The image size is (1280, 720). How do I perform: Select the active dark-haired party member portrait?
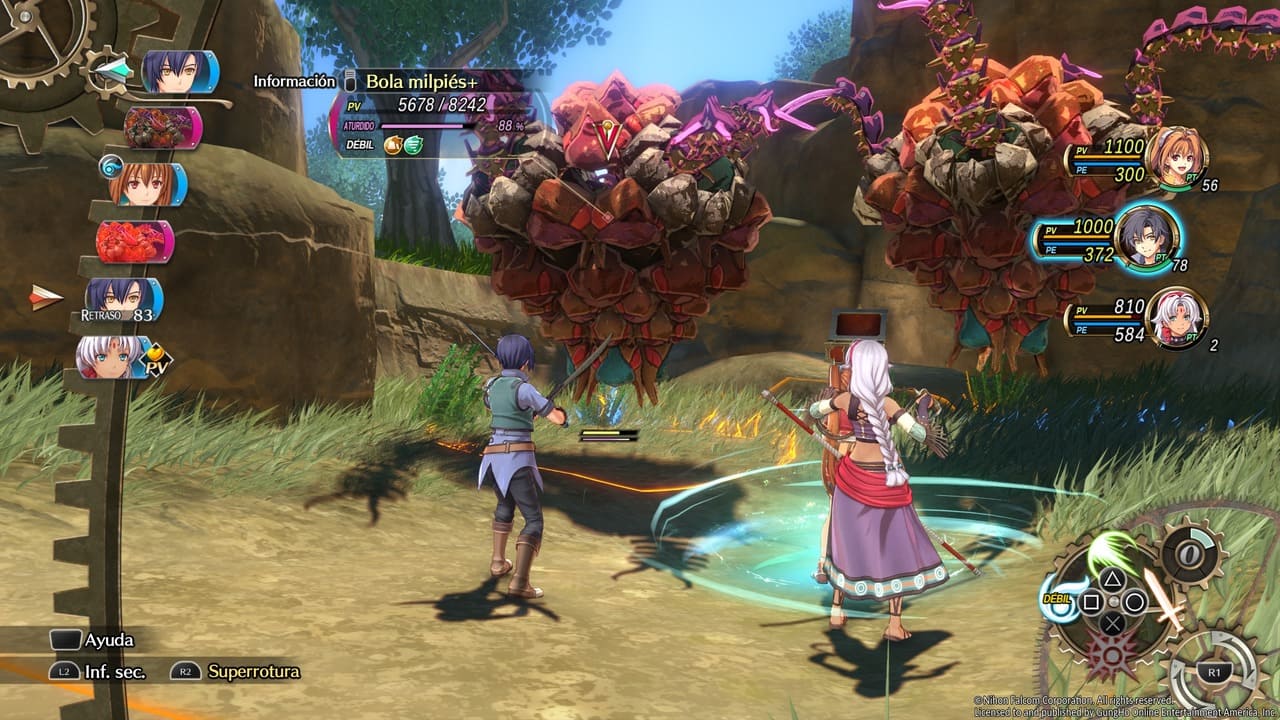[x=1145, y=238]
